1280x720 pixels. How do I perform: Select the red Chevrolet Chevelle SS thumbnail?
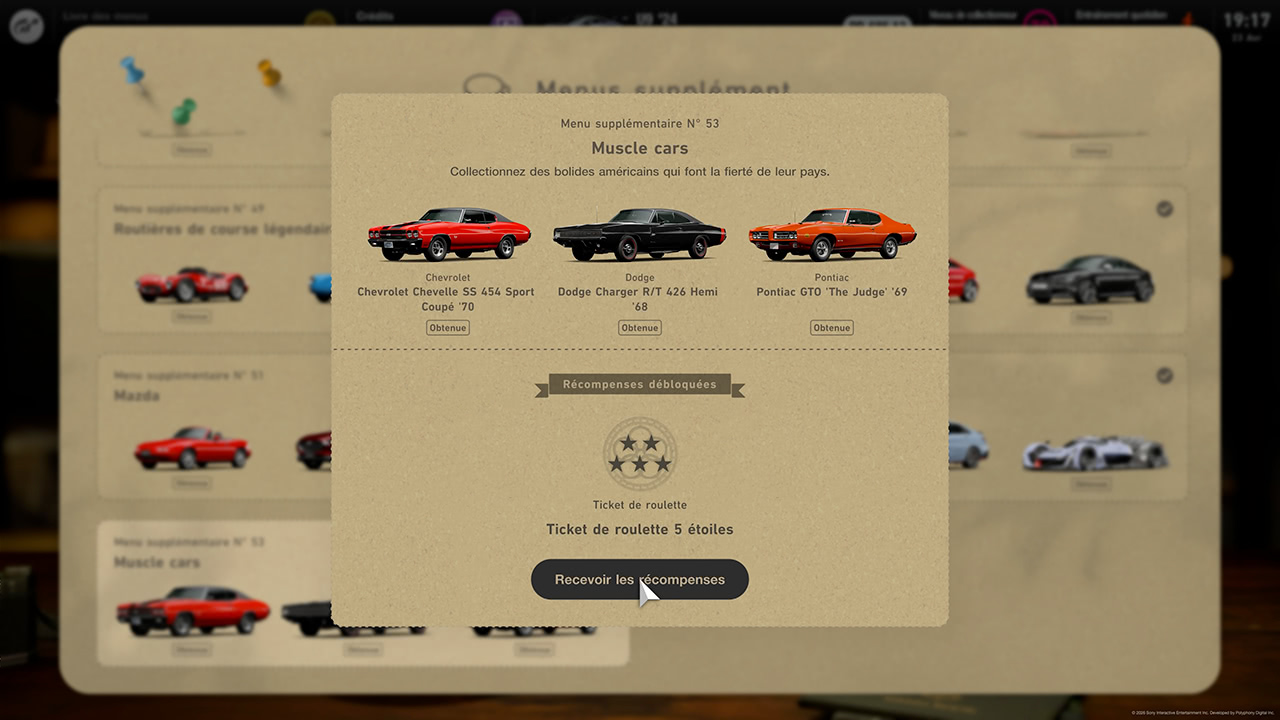point(447,232)
